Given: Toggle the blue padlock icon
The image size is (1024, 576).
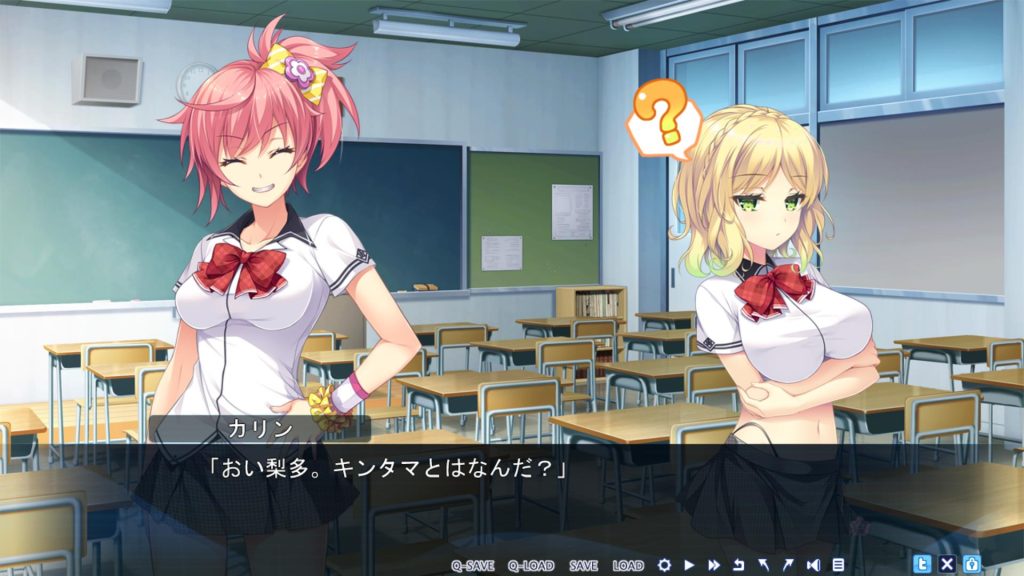Looking at the screenshot, I should tap(971, 563).
